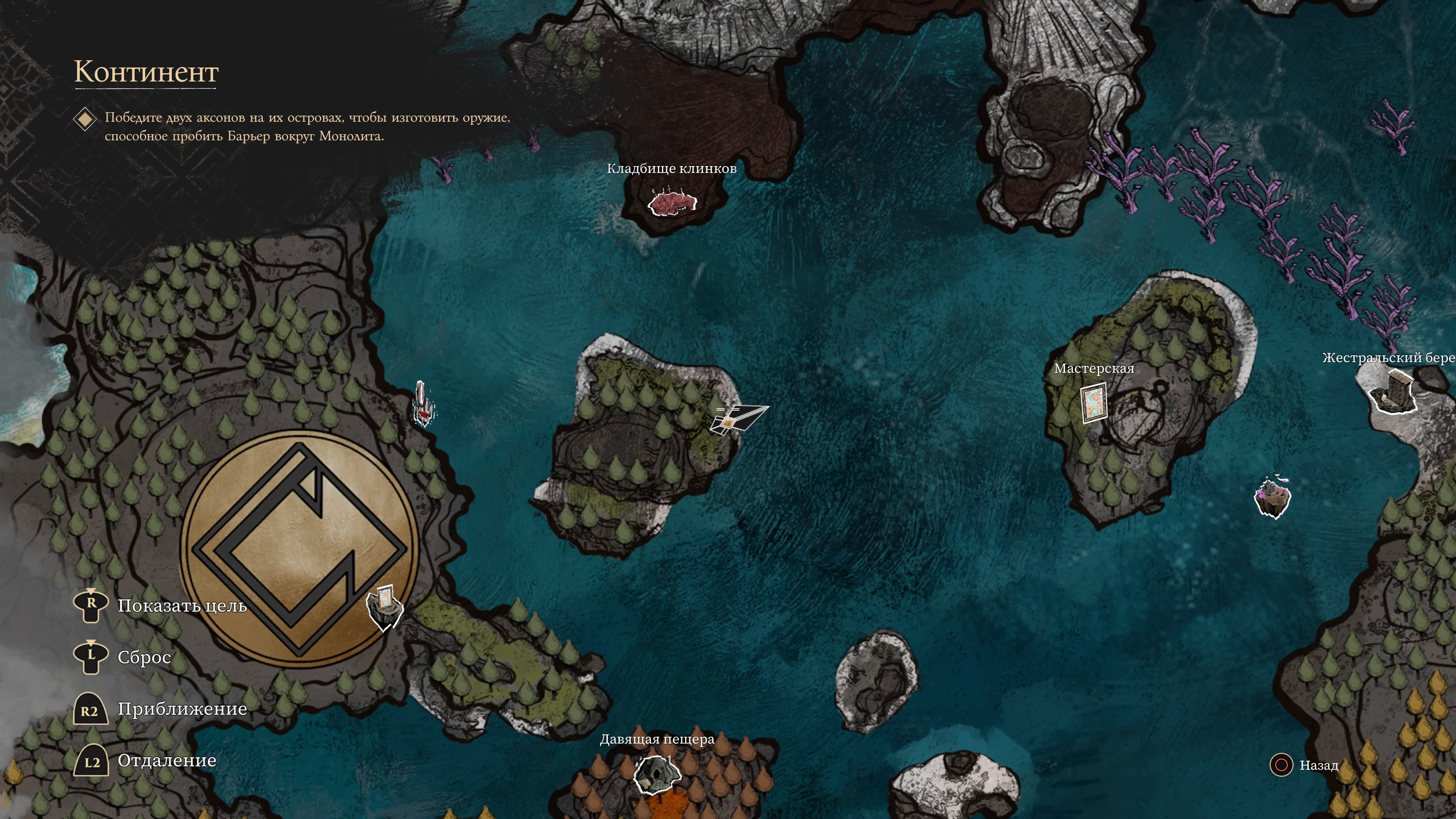1456x819 pixels.
Task: Select the Давящая пещера cave marker
Action: click(656, 774)
